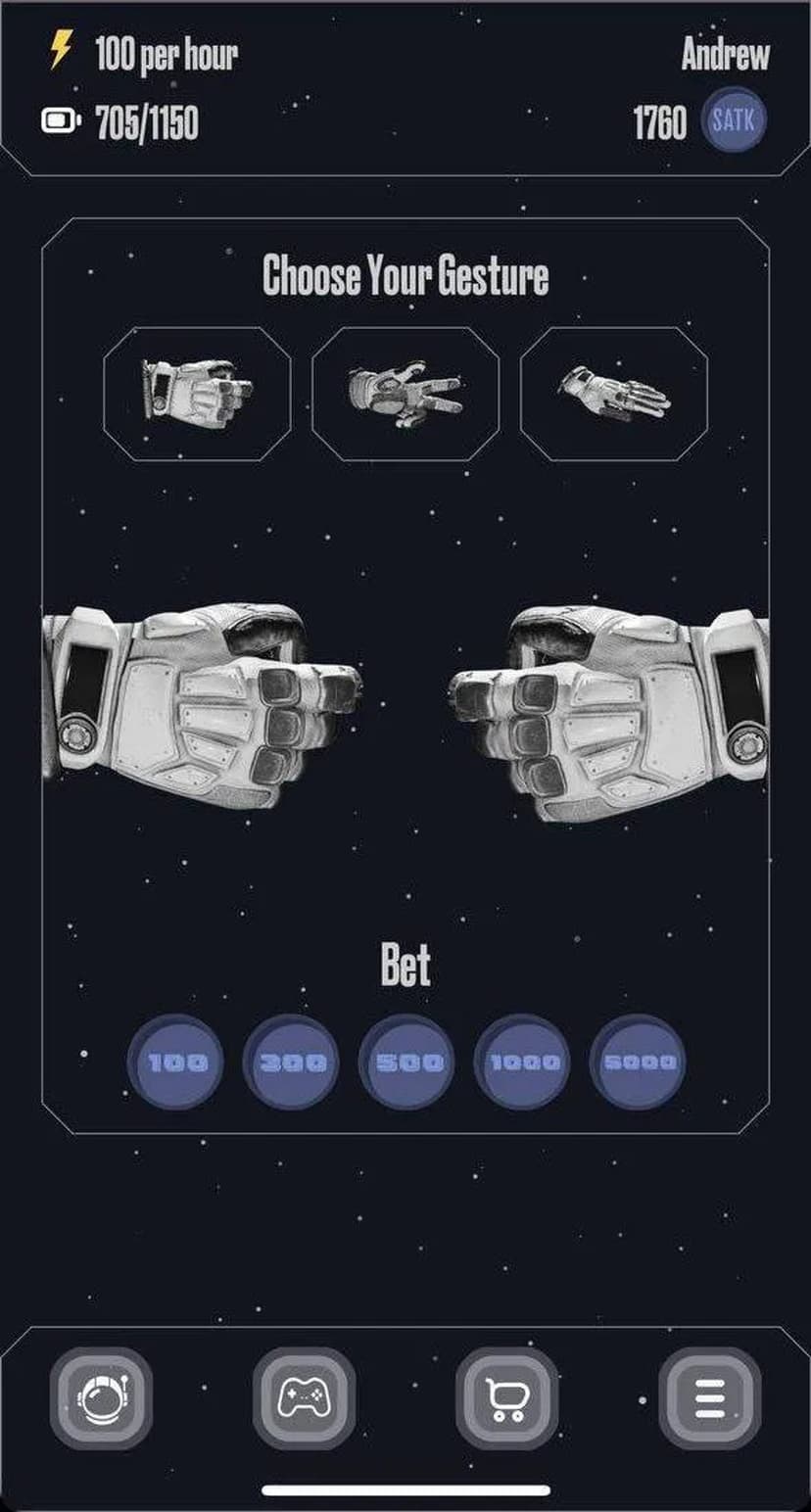Viewport: 811px width, 1512px height.
Task: Choose the rock fist gesture
Action: click(197, 393)
